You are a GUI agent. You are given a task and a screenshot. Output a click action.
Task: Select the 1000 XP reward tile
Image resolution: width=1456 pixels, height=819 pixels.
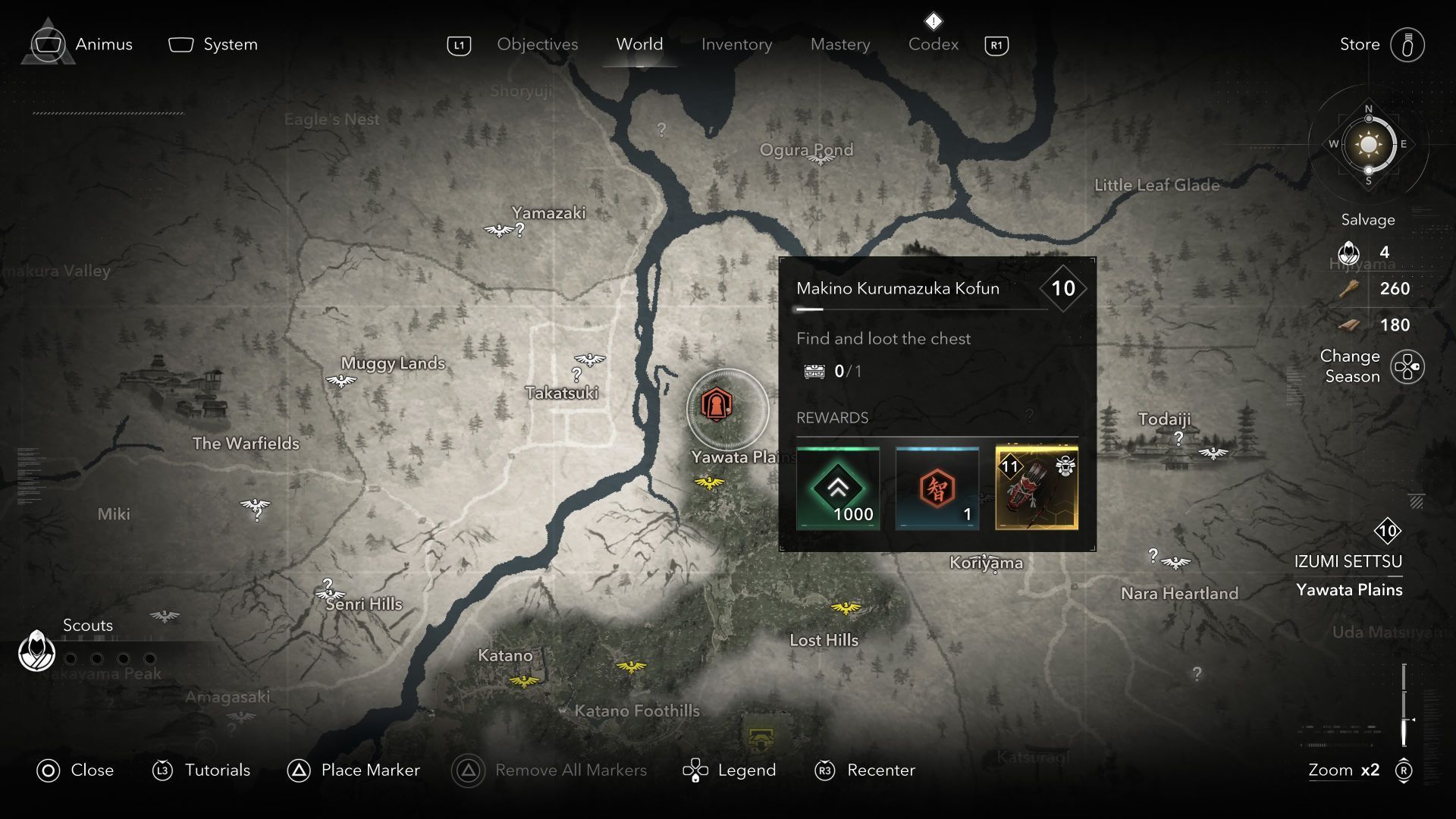click(x=838, y=488)
